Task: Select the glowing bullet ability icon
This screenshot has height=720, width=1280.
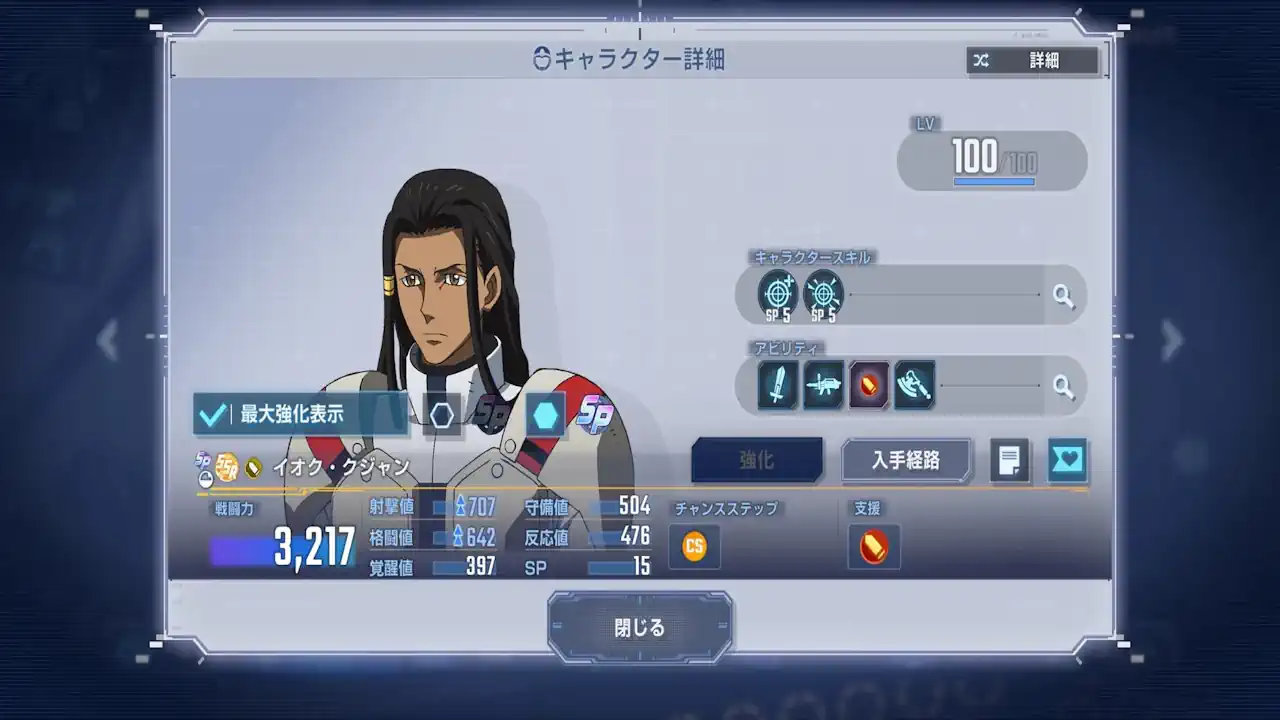Action: [x=869, y=384]
